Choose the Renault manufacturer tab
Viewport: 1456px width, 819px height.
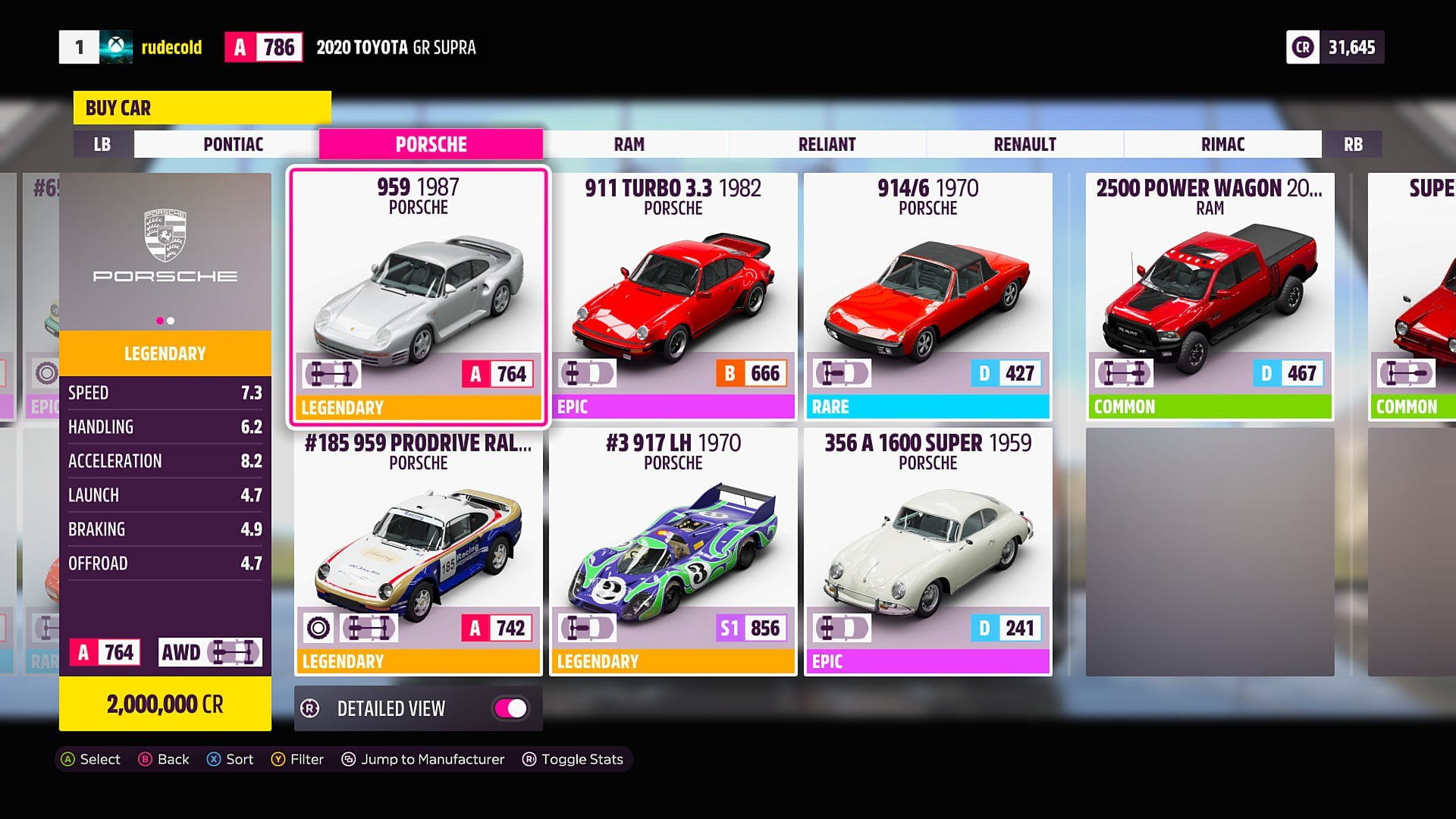pyautogui.click(x=1025, y=144)
